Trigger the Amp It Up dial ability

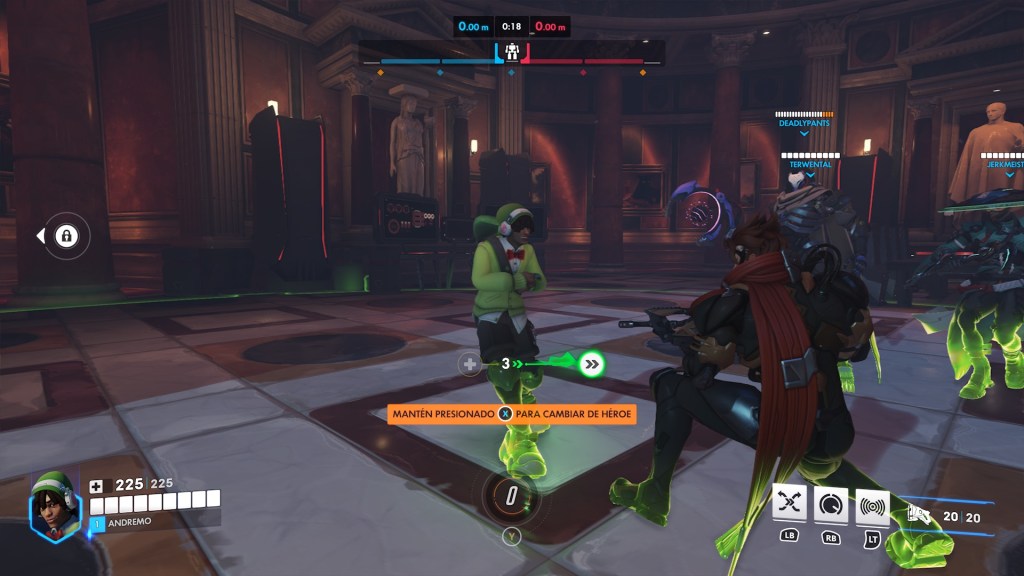click(831, 506)
